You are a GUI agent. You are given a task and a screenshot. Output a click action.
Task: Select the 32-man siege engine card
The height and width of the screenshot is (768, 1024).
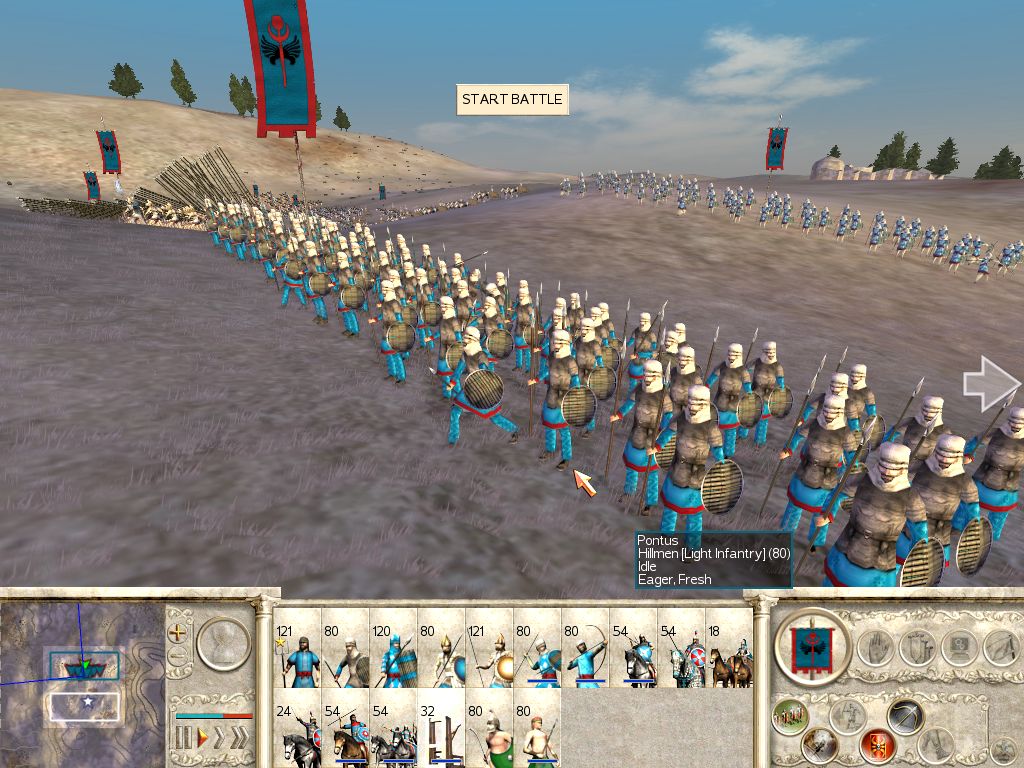pos(441,733)
